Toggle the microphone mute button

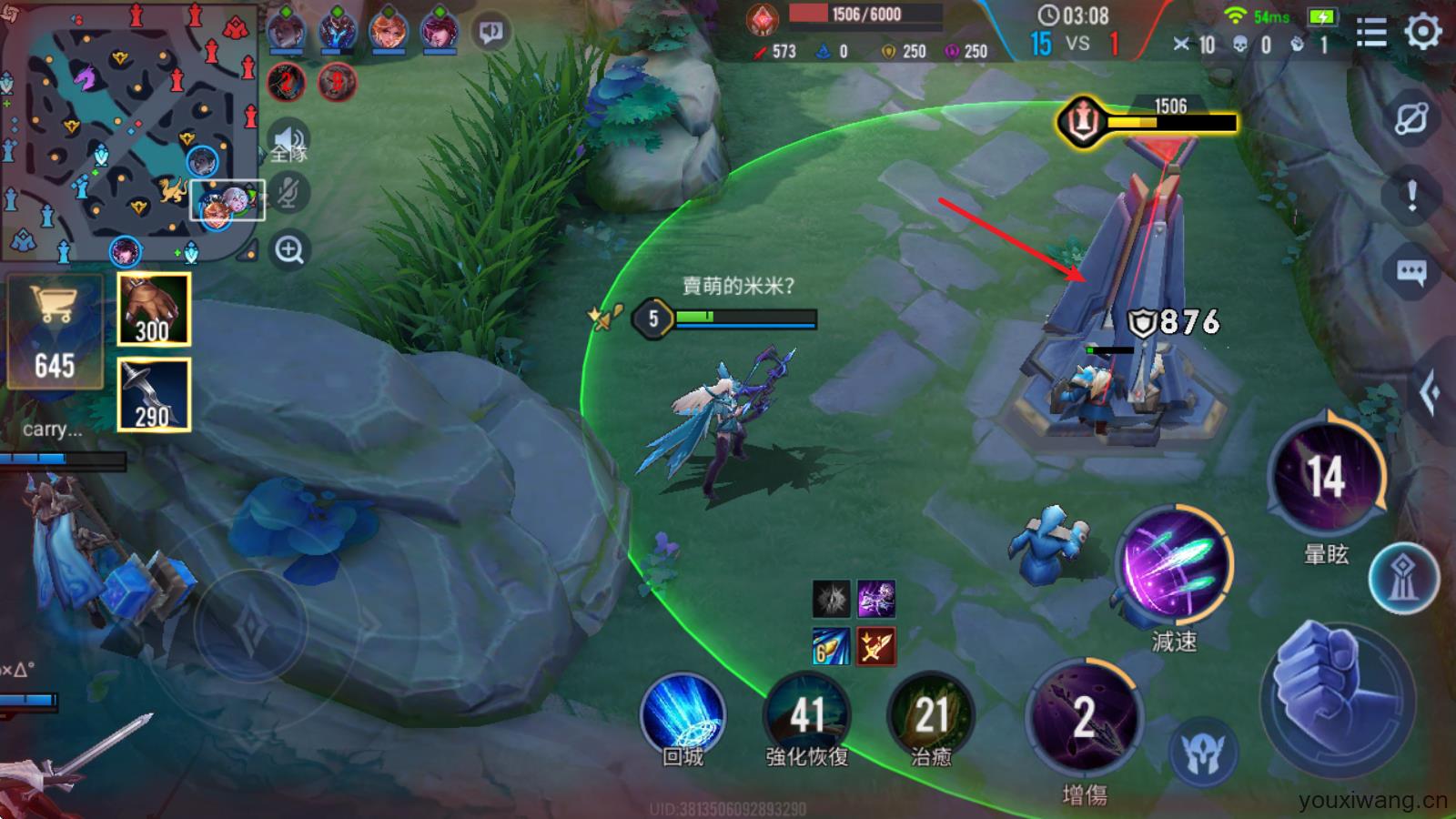289,193
